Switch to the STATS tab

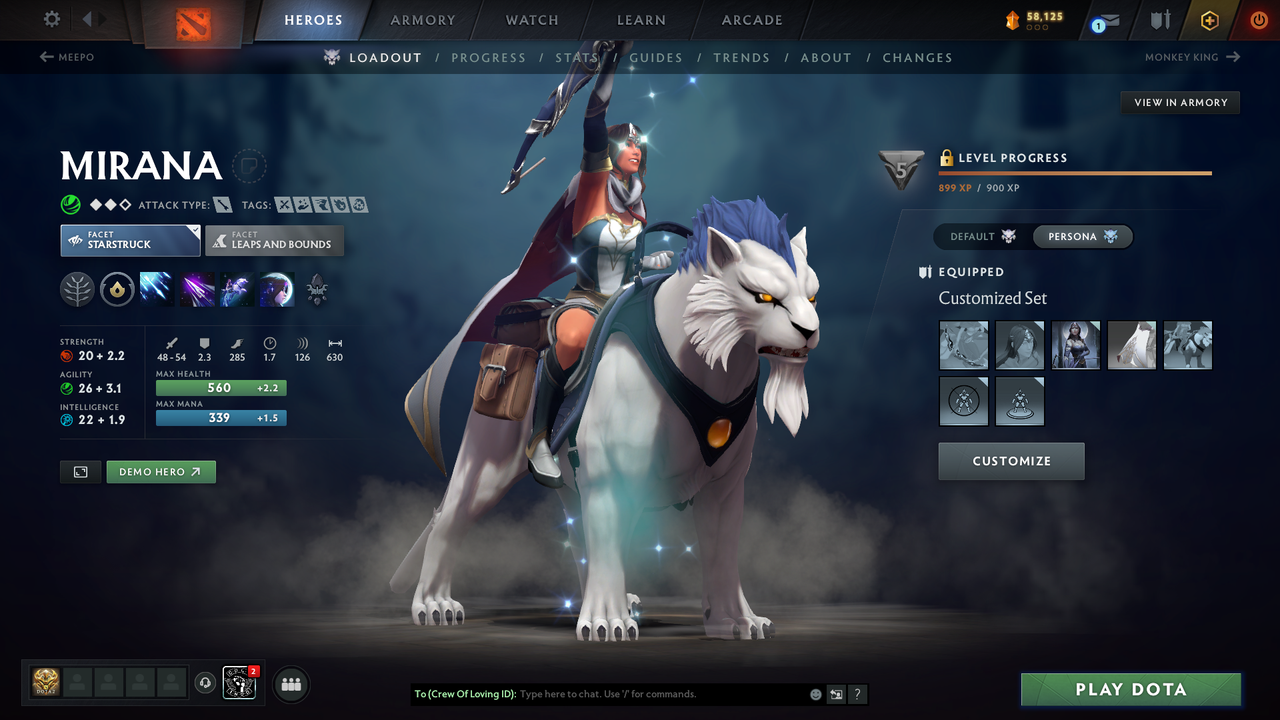click(576, 57)
